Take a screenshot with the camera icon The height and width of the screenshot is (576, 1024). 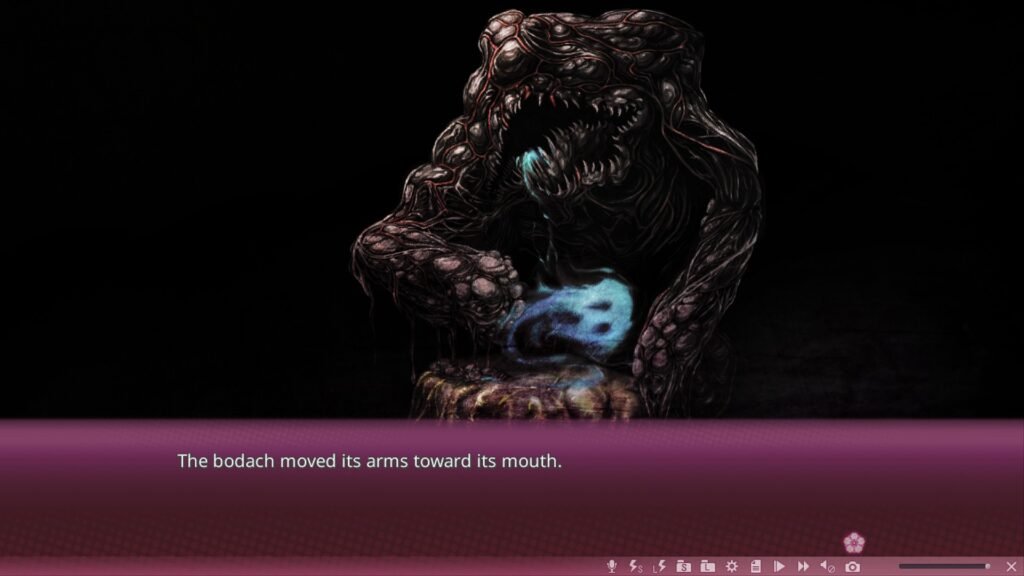852,566
